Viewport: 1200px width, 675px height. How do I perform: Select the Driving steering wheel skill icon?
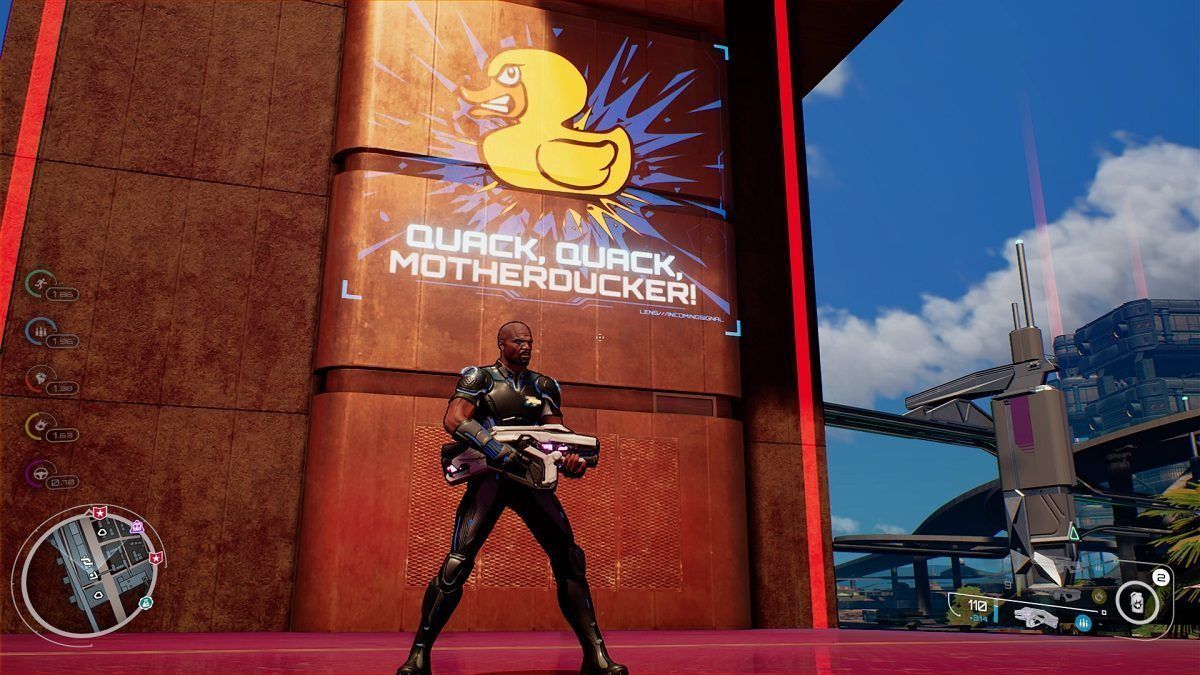coord(39,471)
